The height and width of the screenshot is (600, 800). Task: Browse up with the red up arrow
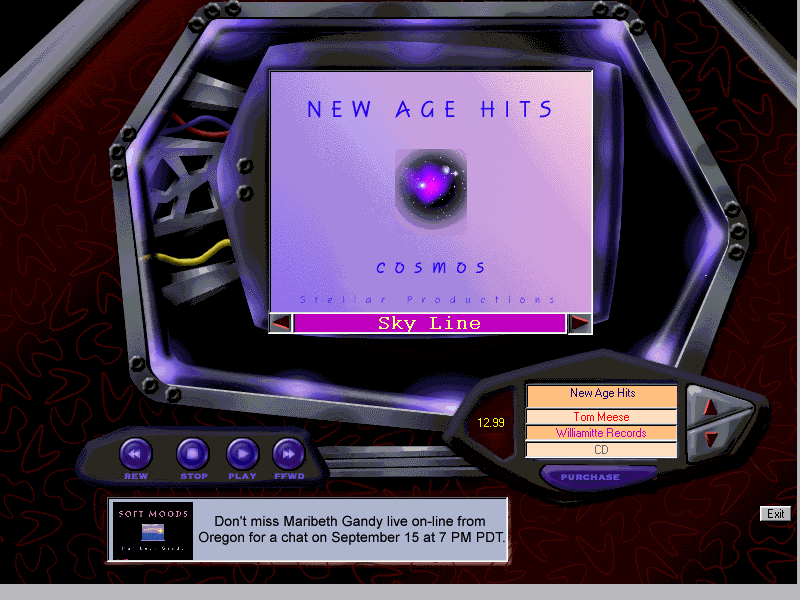point(711,406)
